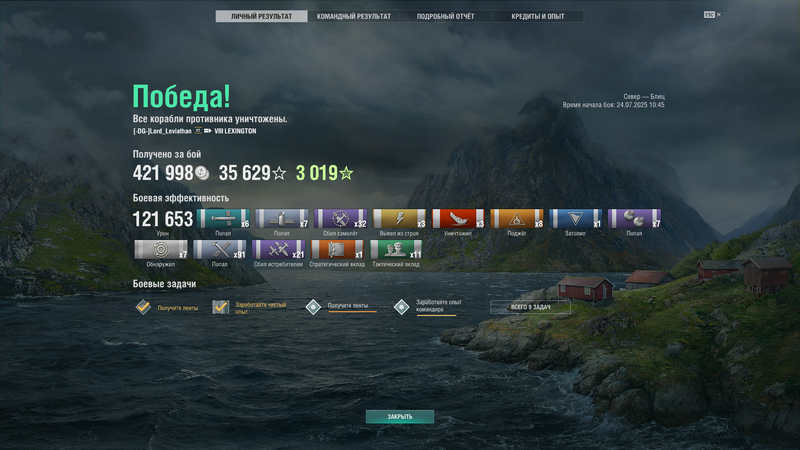Screen dimensions: 800x450
Task: Close results with the ESC X button
Action: click(713, 15)
